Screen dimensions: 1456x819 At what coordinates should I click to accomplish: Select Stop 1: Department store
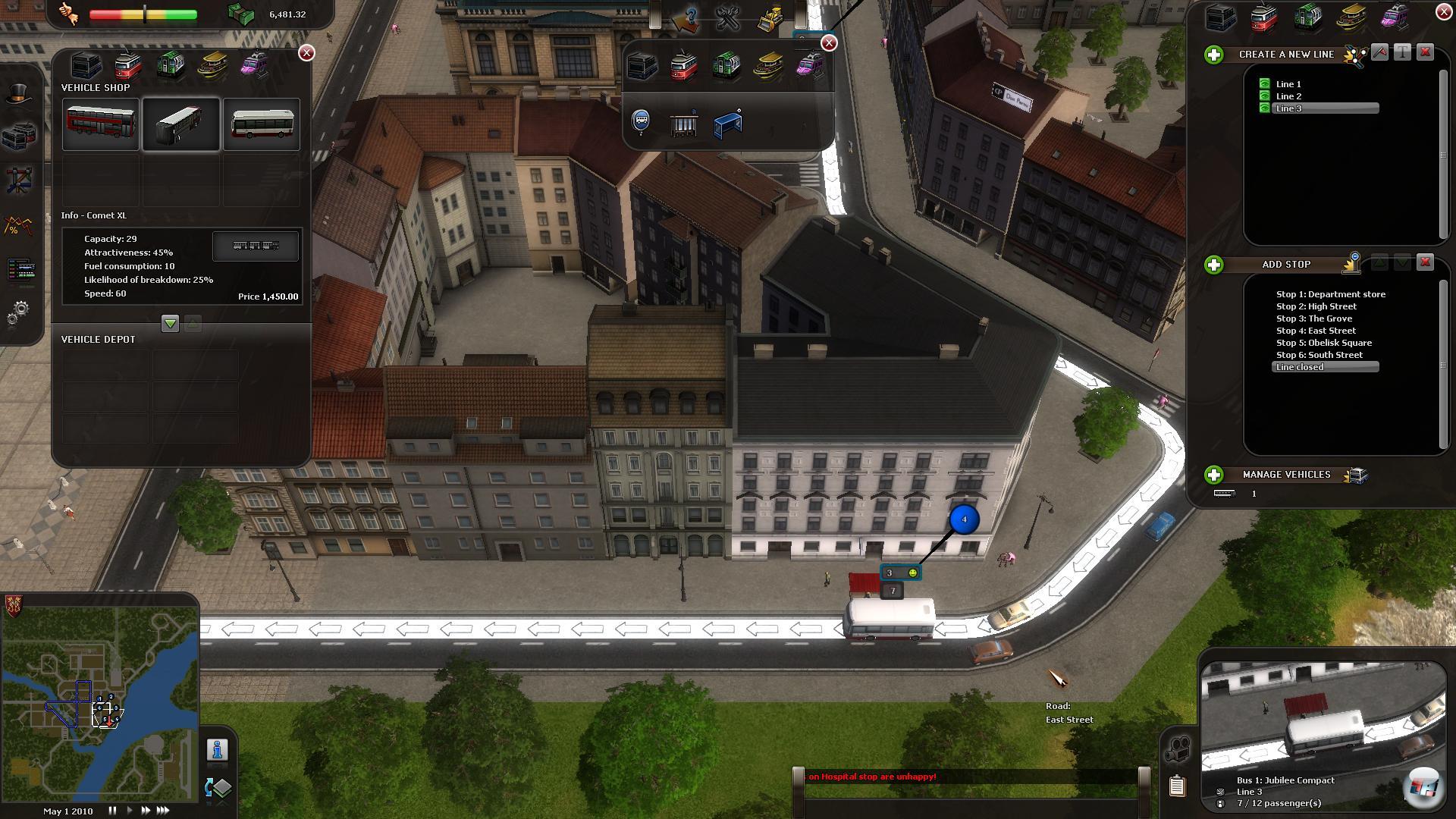pos(1330,294)
